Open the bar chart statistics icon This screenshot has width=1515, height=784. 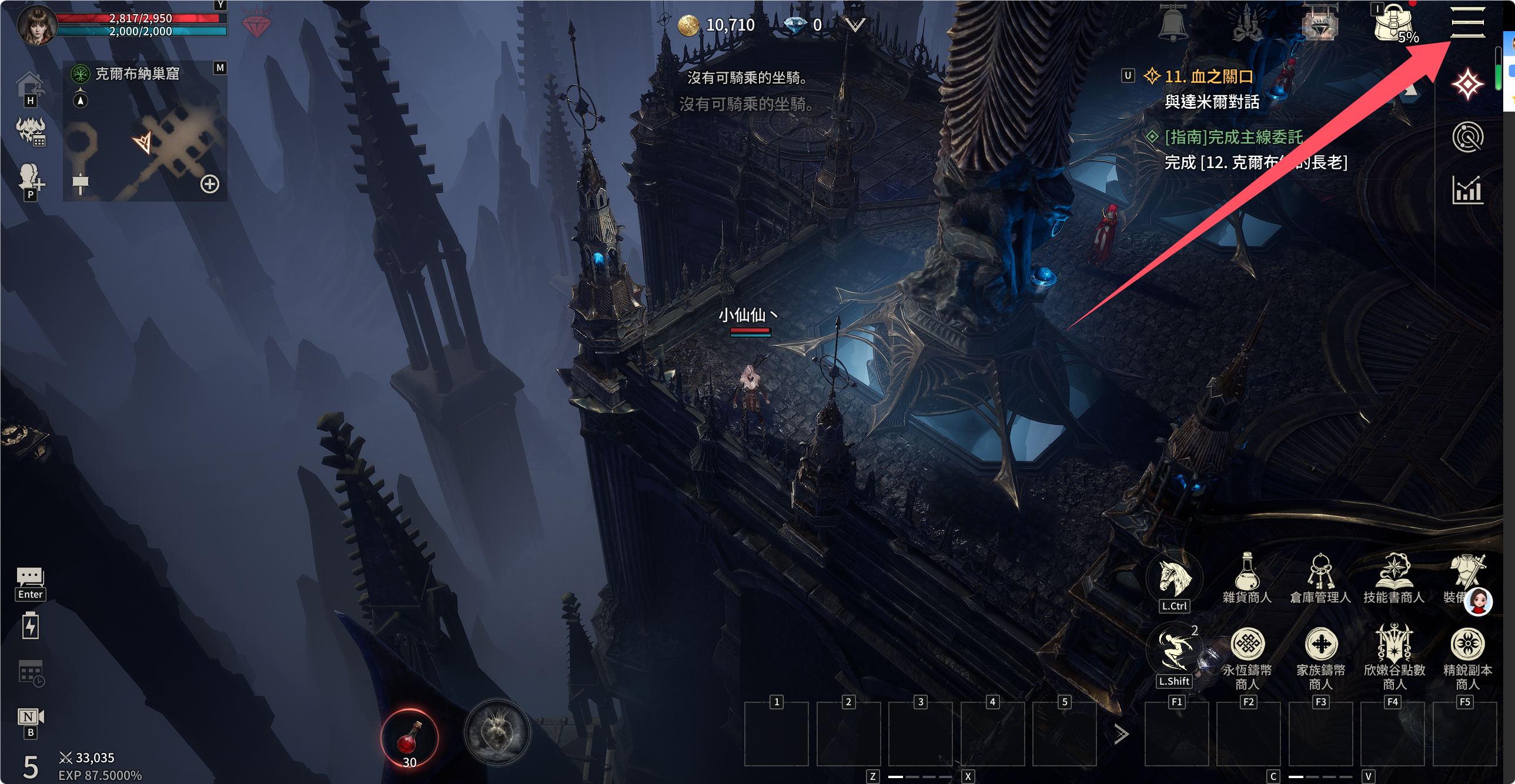click(x=1467, y=190)
